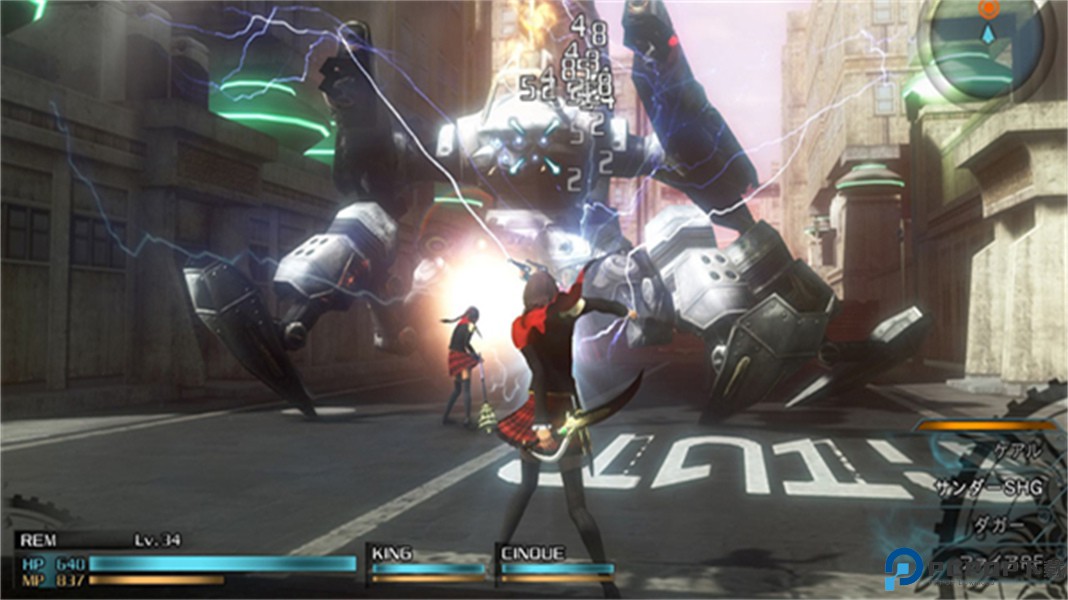Switch to party member CINQUE
Screen dimensions: 1068x600
(x=556, y=563)
